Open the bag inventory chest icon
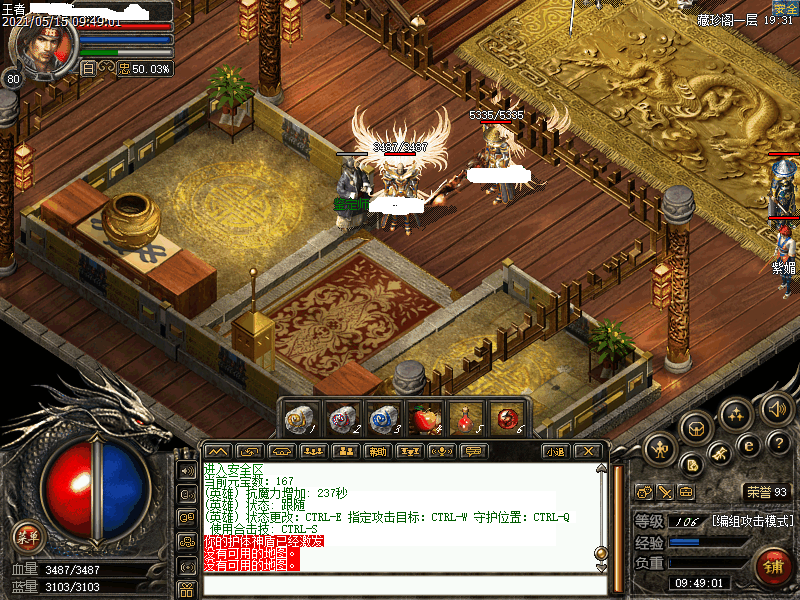Screen dimensions: 800x600 coord(696,428)
